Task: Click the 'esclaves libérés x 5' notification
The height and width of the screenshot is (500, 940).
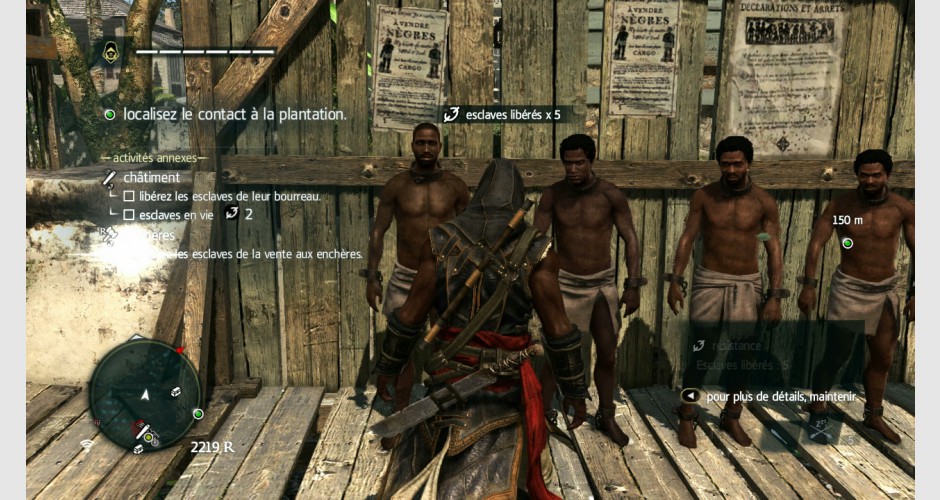Action: [x=500, y=114]
